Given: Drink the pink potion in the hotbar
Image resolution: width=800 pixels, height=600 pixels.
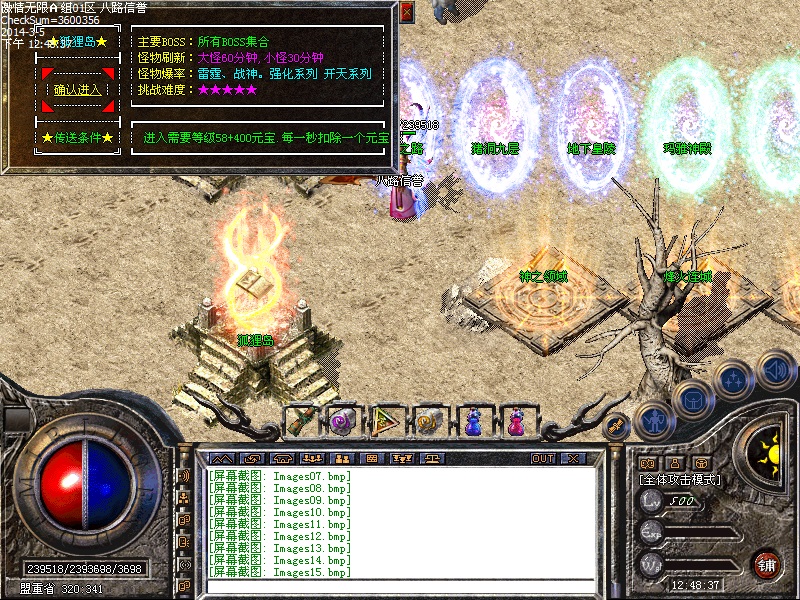Looking at the screenshot, I should tap(515, 421).
